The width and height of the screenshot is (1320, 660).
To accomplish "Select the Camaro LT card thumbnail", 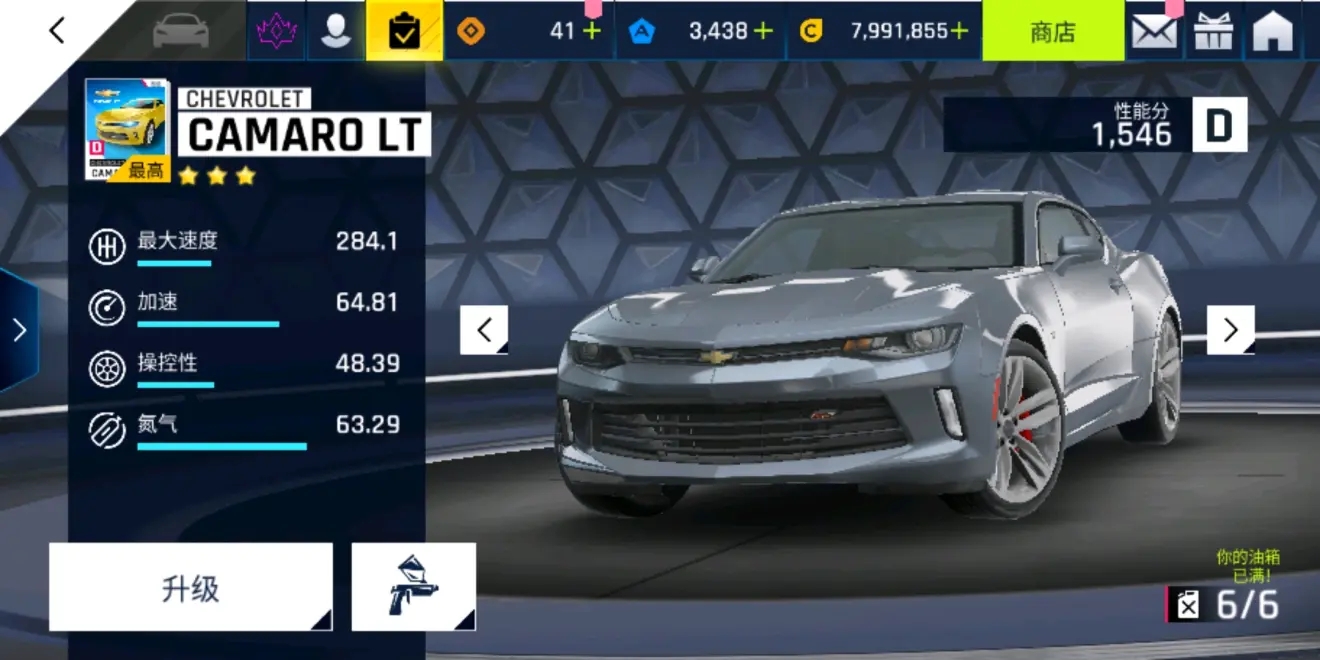I will point(127,130).
